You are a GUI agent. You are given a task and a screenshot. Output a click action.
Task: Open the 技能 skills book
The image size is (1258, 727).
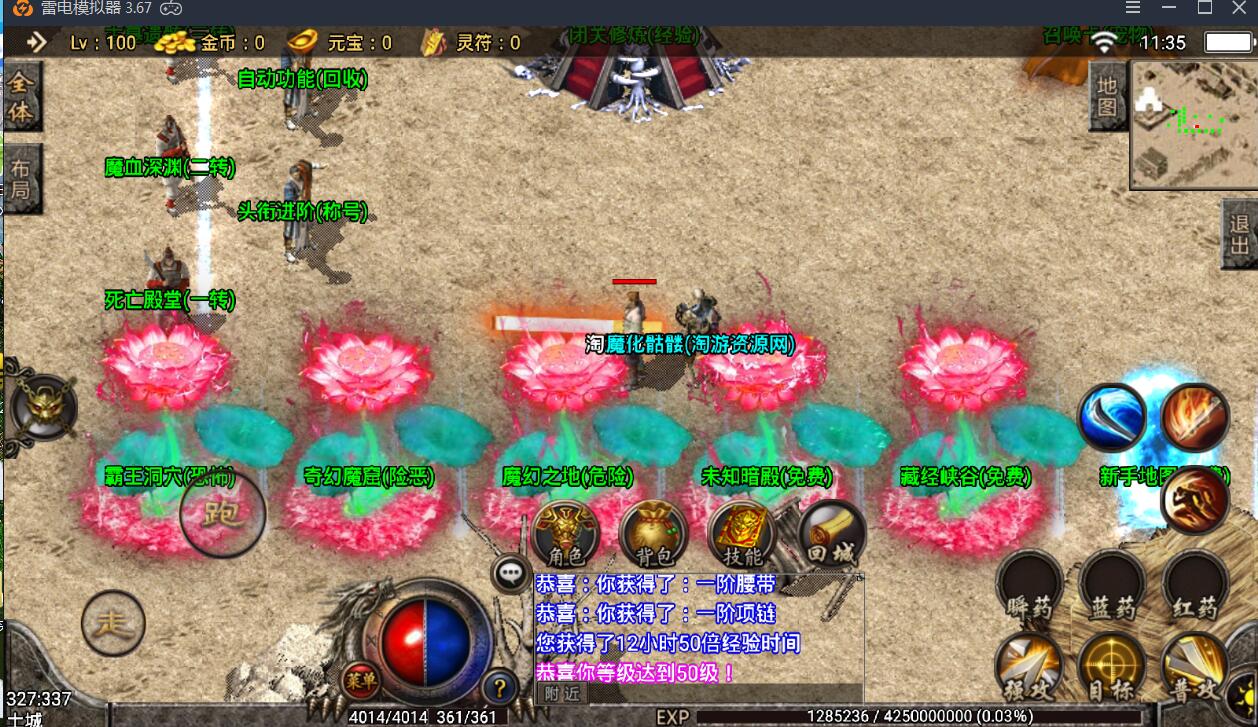[741, 535]
